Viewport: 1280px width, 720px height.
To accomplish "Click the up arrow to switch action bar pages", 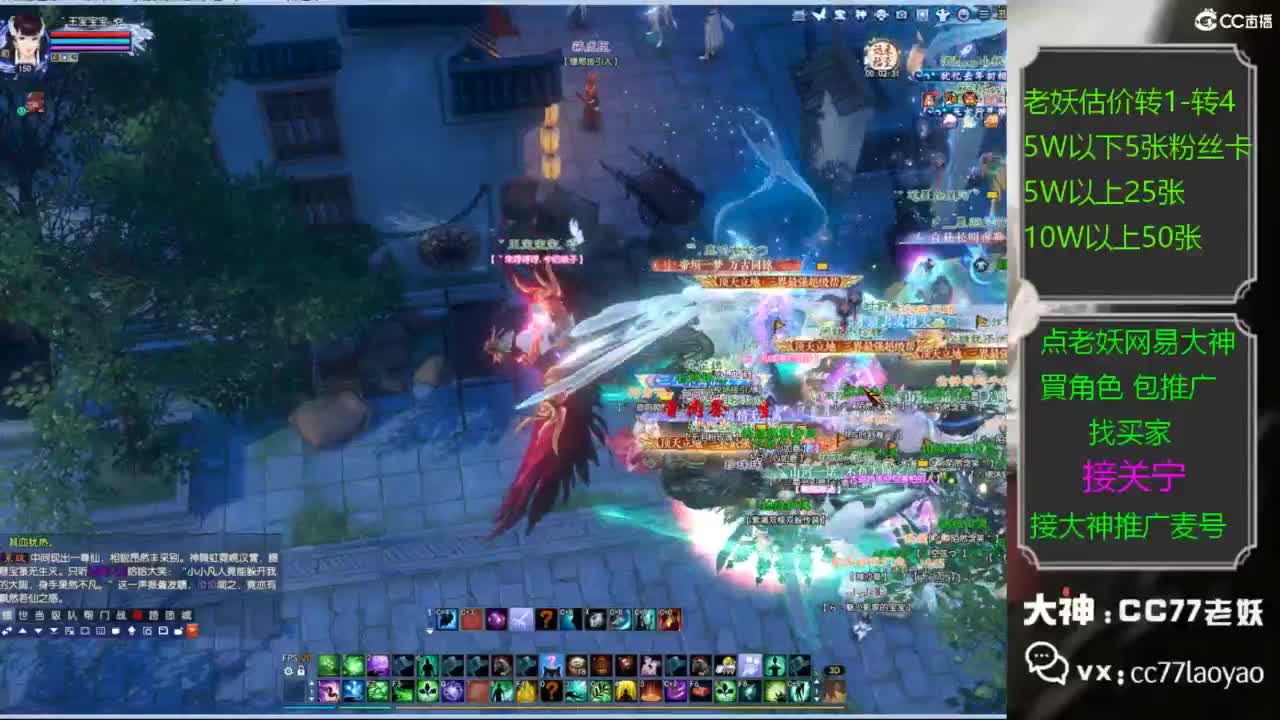I will point(311,681).
